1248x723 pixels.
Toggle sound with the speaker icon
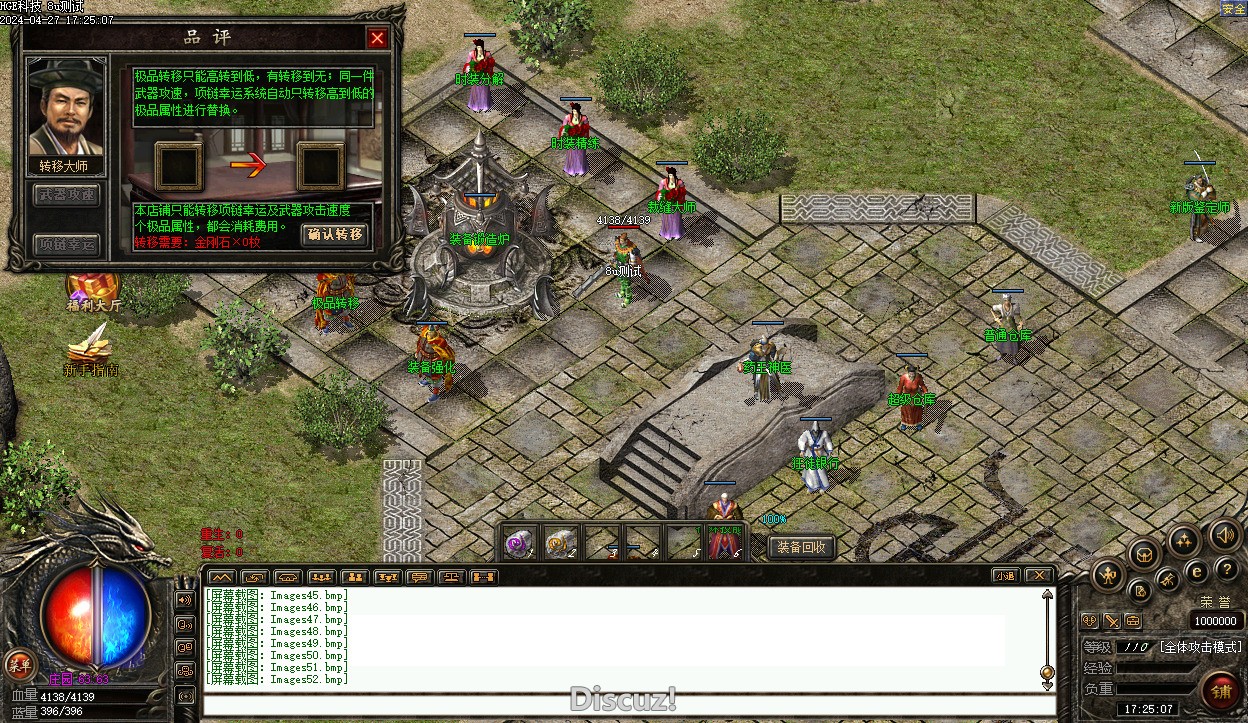click(1225, 534)
